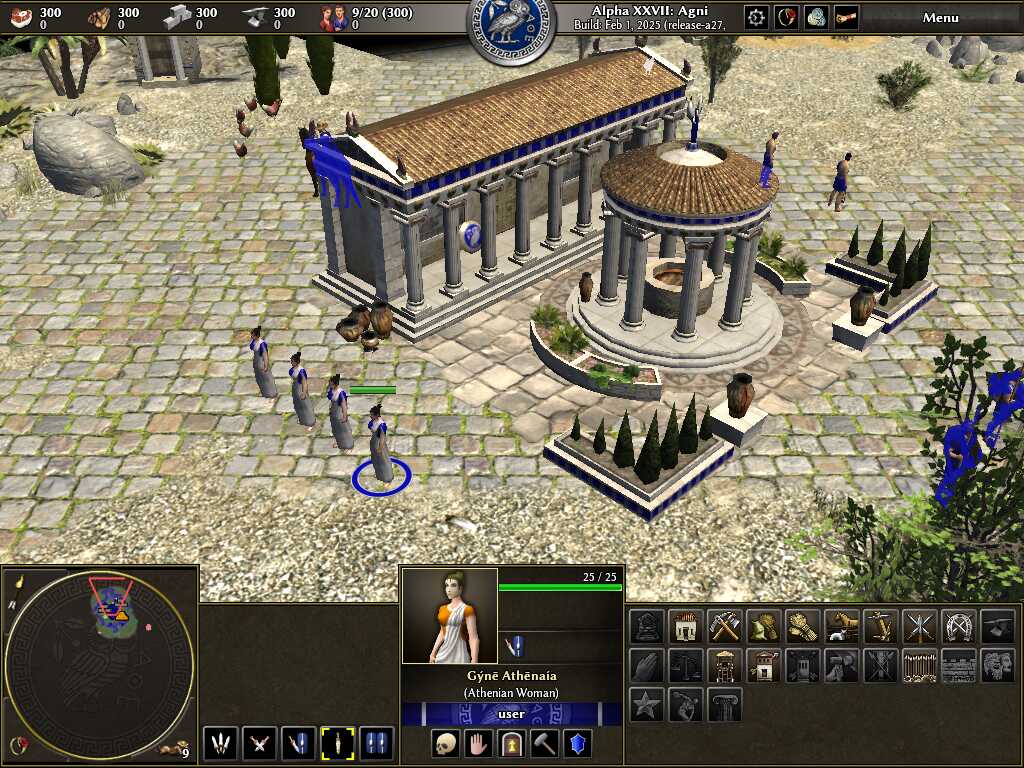Open the game speed gear icon
Viewport: 1024px width, 768px height.
click(x=756, y=17)
